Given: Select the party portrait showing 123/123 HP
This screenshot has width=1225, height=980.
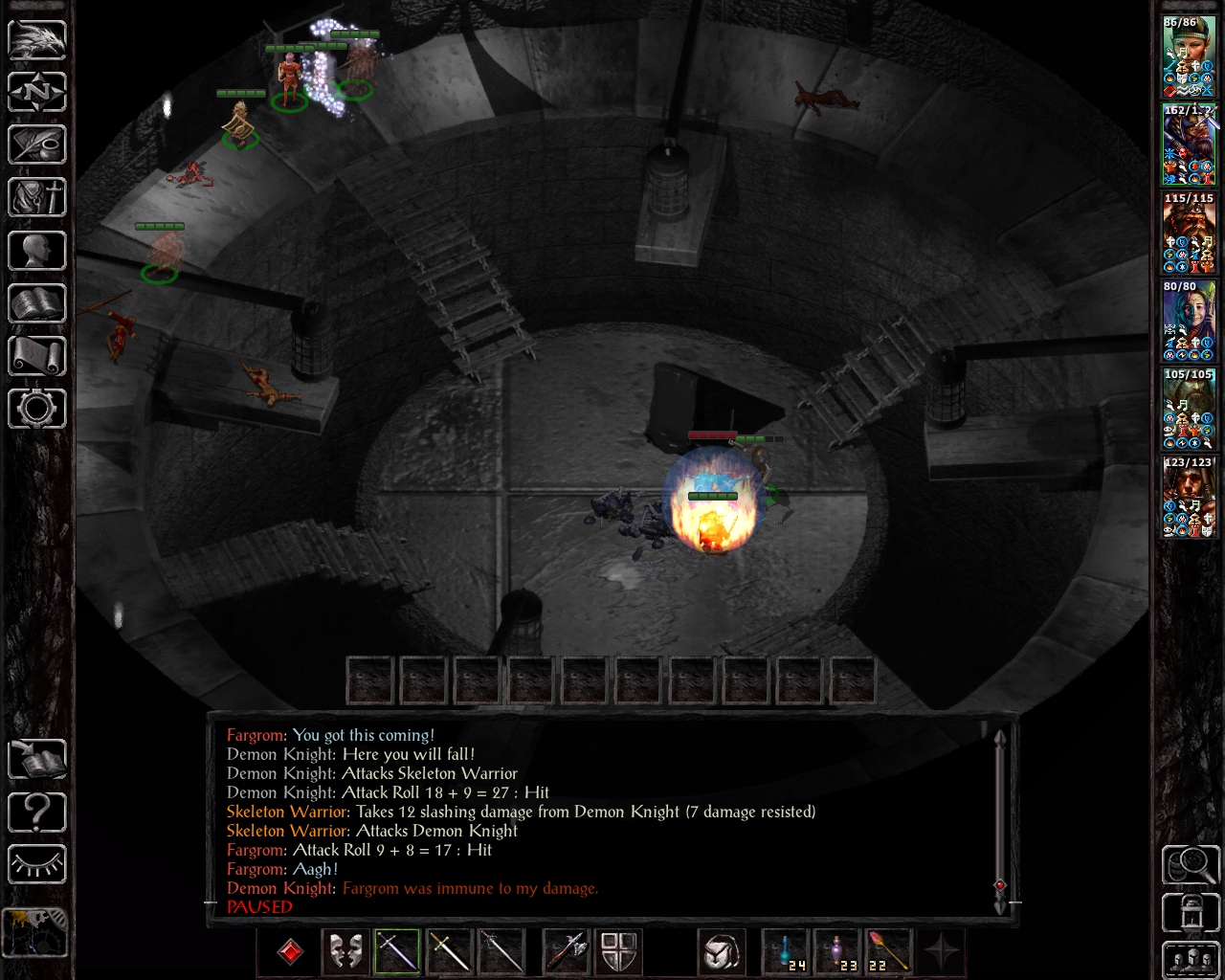Looking at the screenshot, I should 1189,497.
